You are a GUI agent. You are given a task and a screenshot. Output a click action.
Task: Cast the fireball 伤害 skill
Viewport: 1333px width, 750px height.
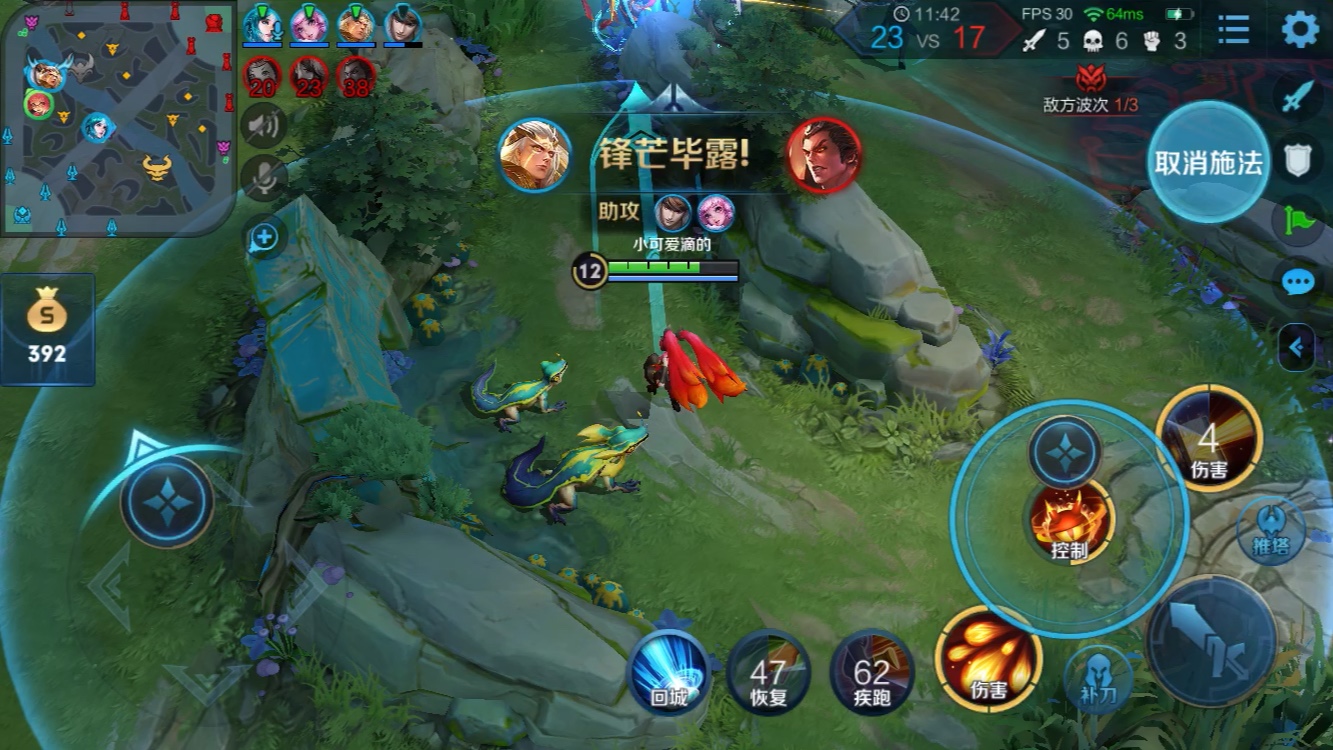click(988, 658)
